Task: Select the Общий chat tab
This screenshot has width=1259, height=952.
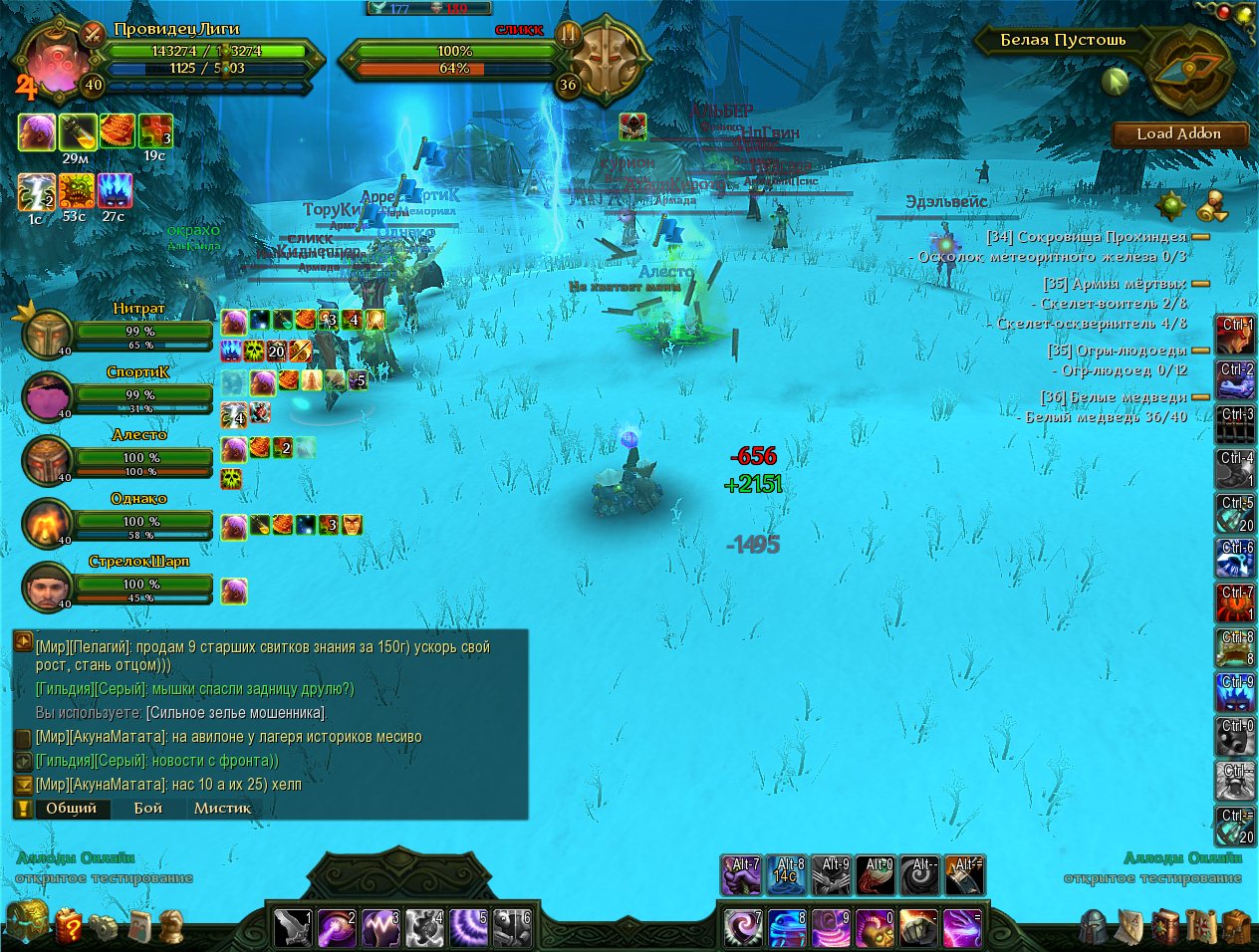Action: tap(71, 808)
